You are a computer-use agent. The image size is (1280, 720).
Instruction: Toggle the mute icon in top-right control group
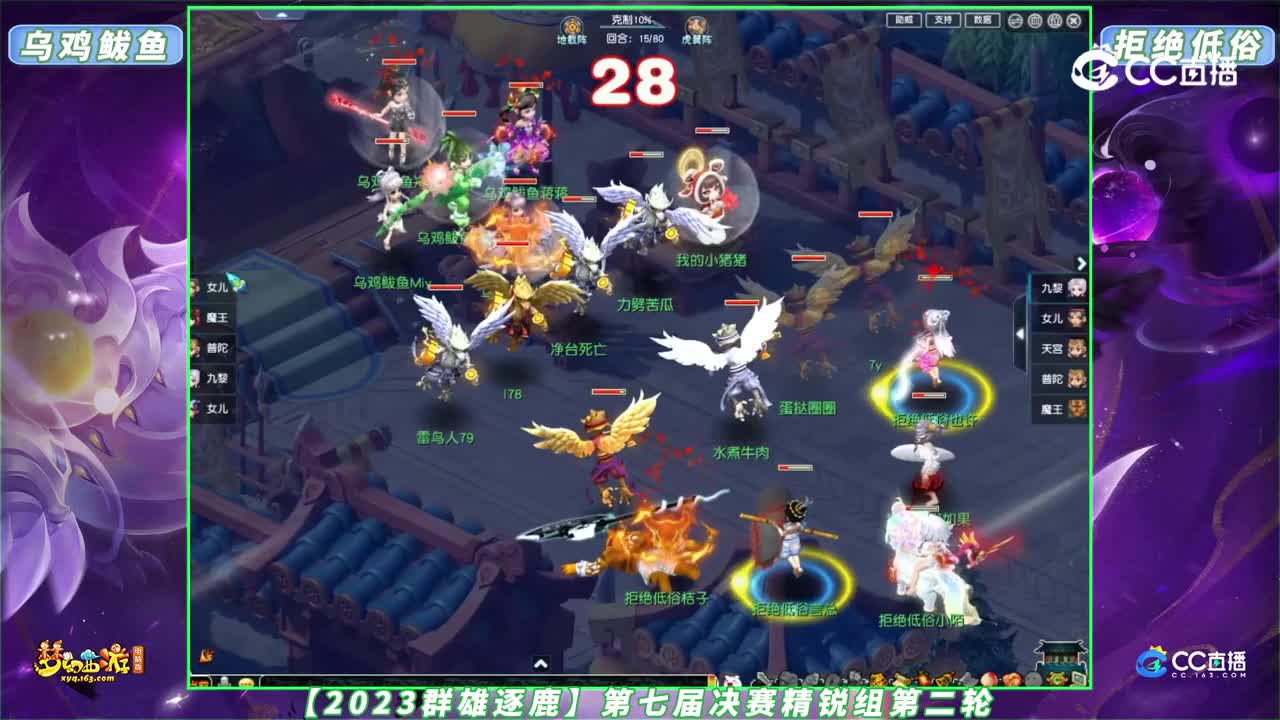1036,21
